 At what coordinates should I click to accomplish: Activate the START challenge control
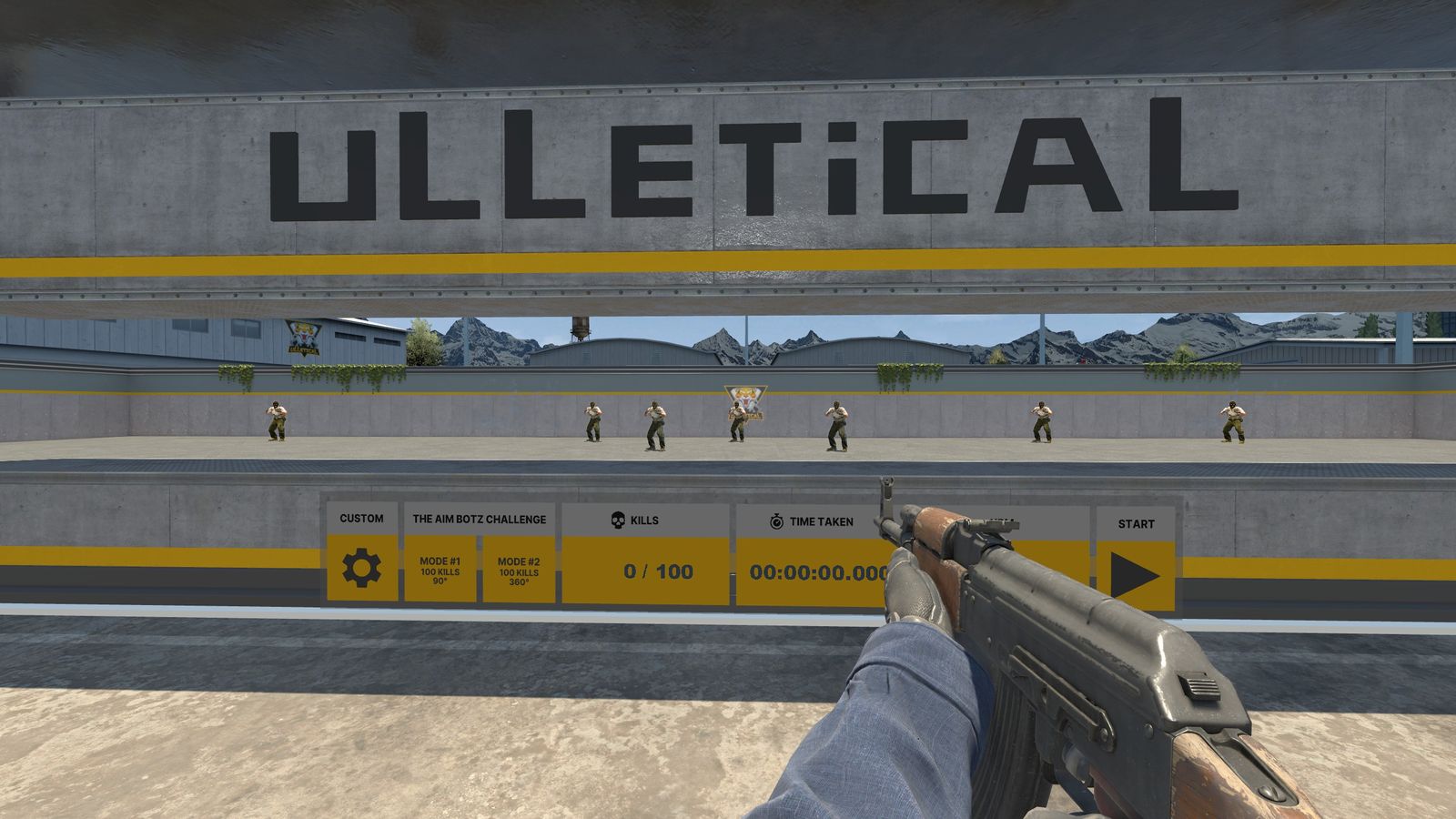[1134, 571]
